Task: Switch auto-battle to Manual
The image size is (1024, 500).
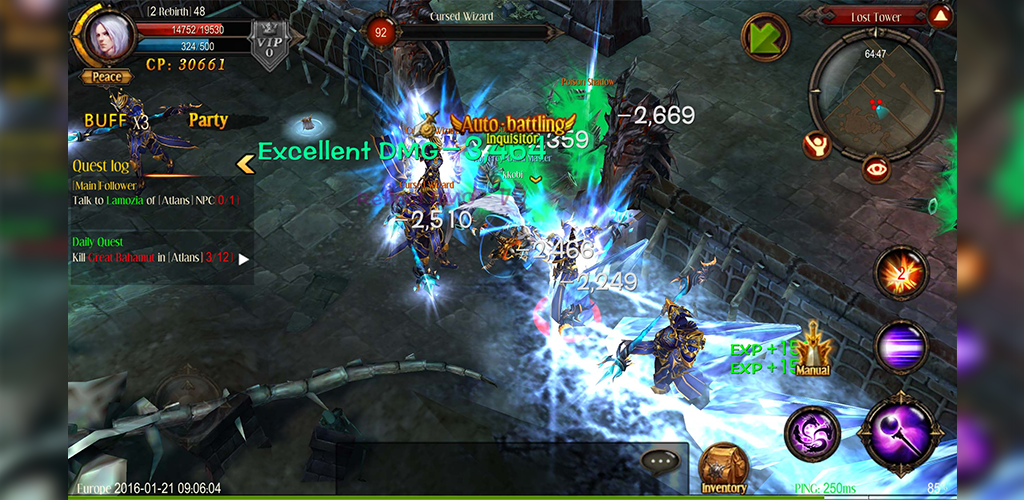Action: (x=813, y=350)
